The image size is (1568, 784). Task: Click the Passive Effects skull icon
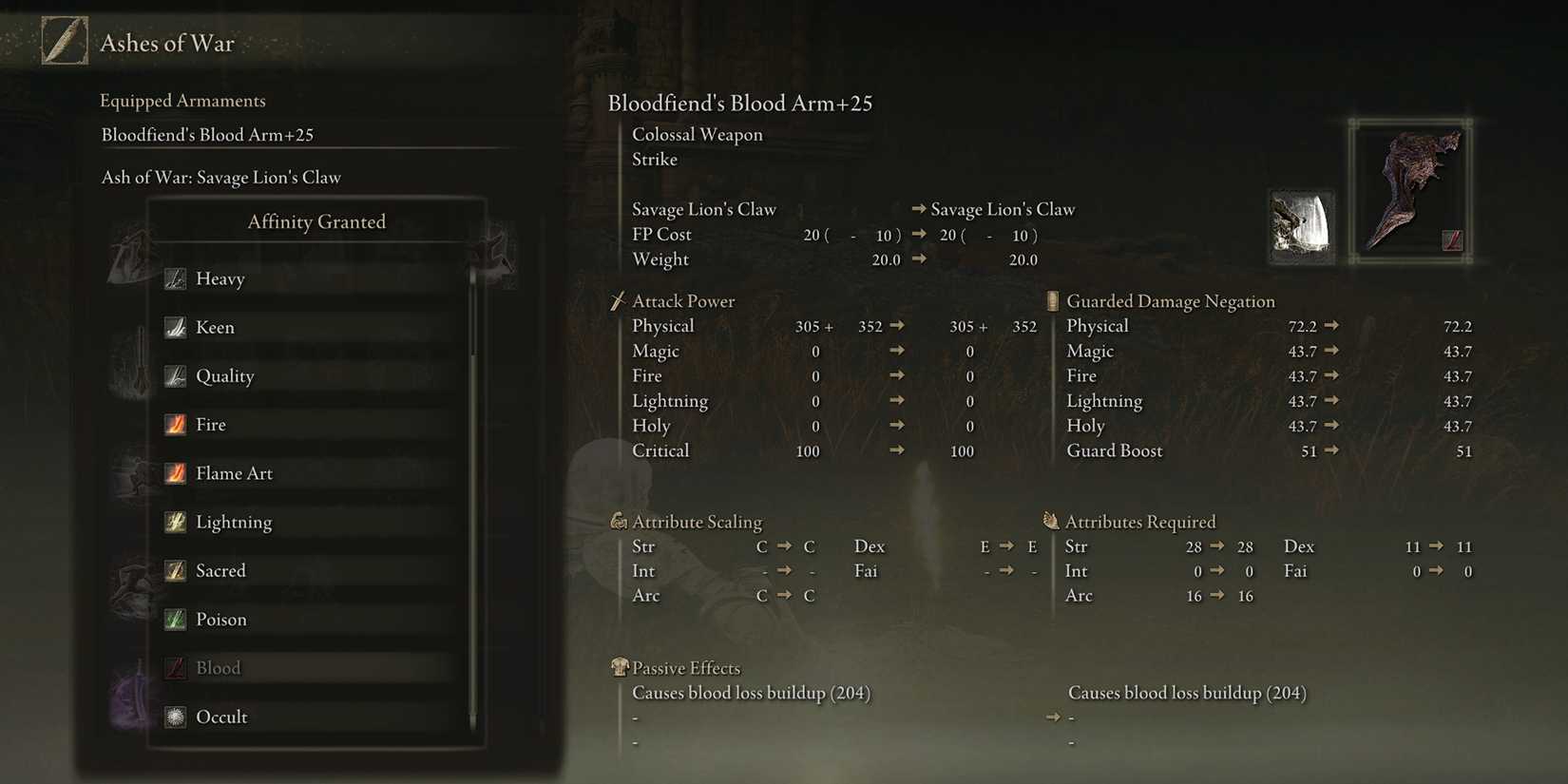pyautogui.click(x=619, y=667)
